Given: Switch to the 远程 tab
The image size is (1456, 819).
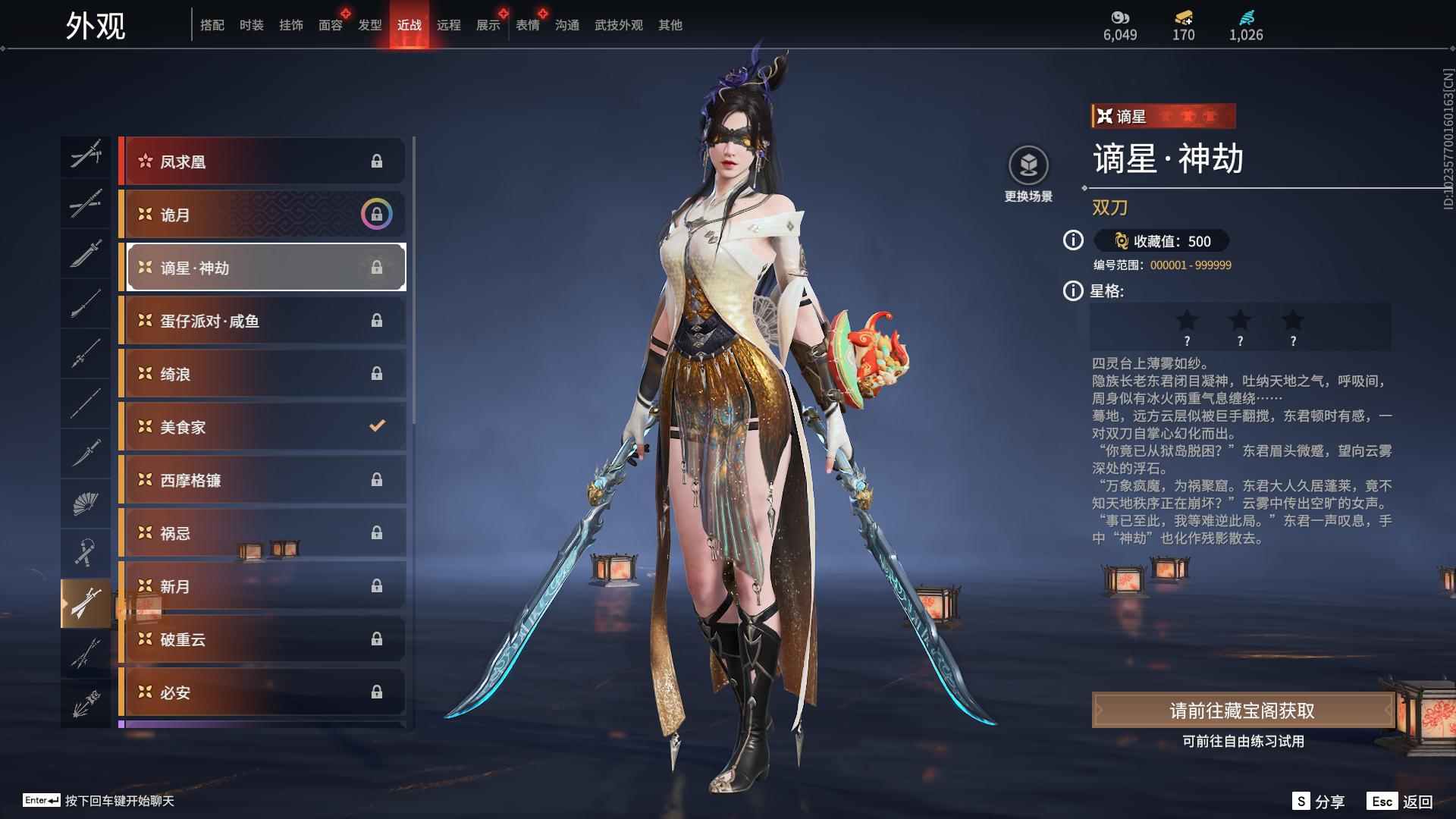Looking at the screenshot, I should pyautogui.click(x=449, y=24).
